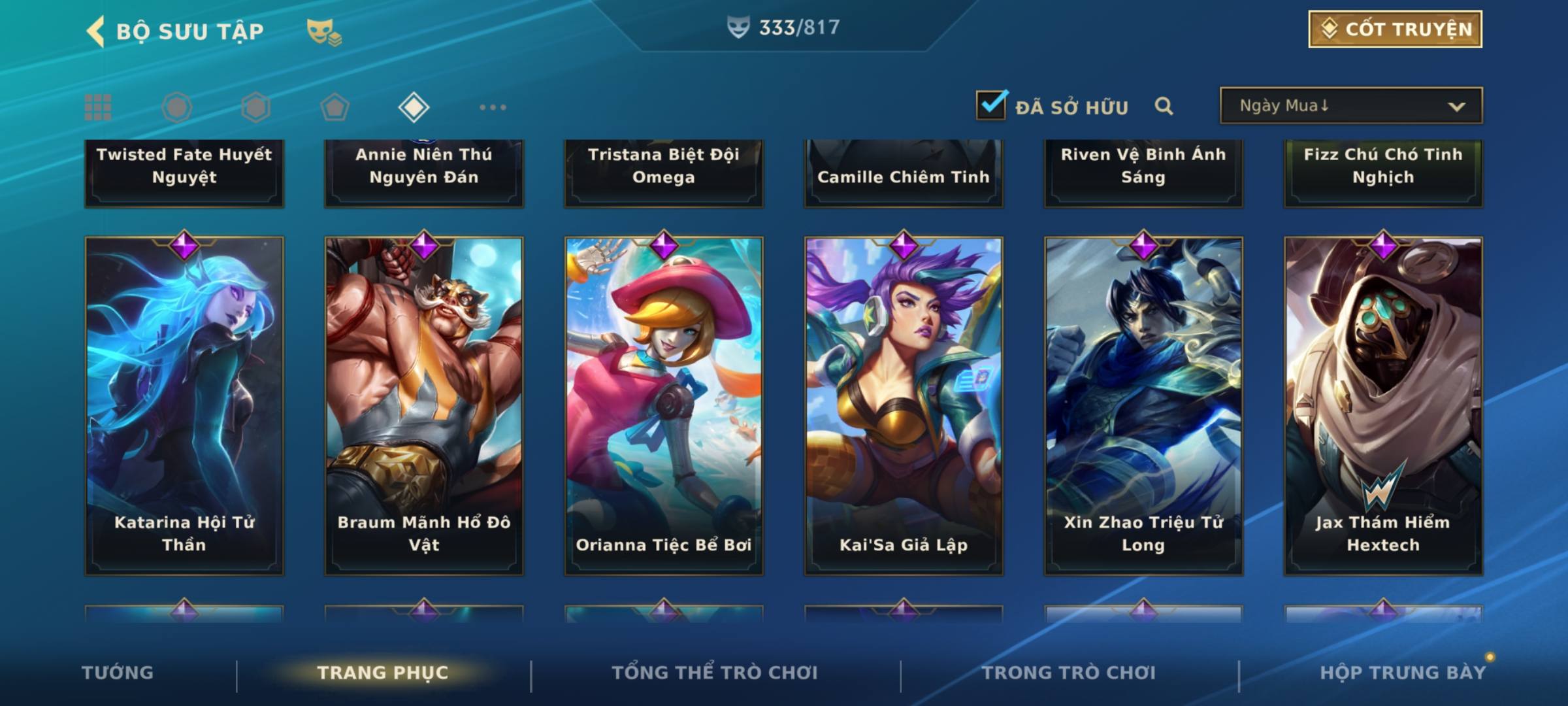Screen dimensions: 1568x706
Task: Expand the Ngày Mua sort dropdown
Action: 1350,106
